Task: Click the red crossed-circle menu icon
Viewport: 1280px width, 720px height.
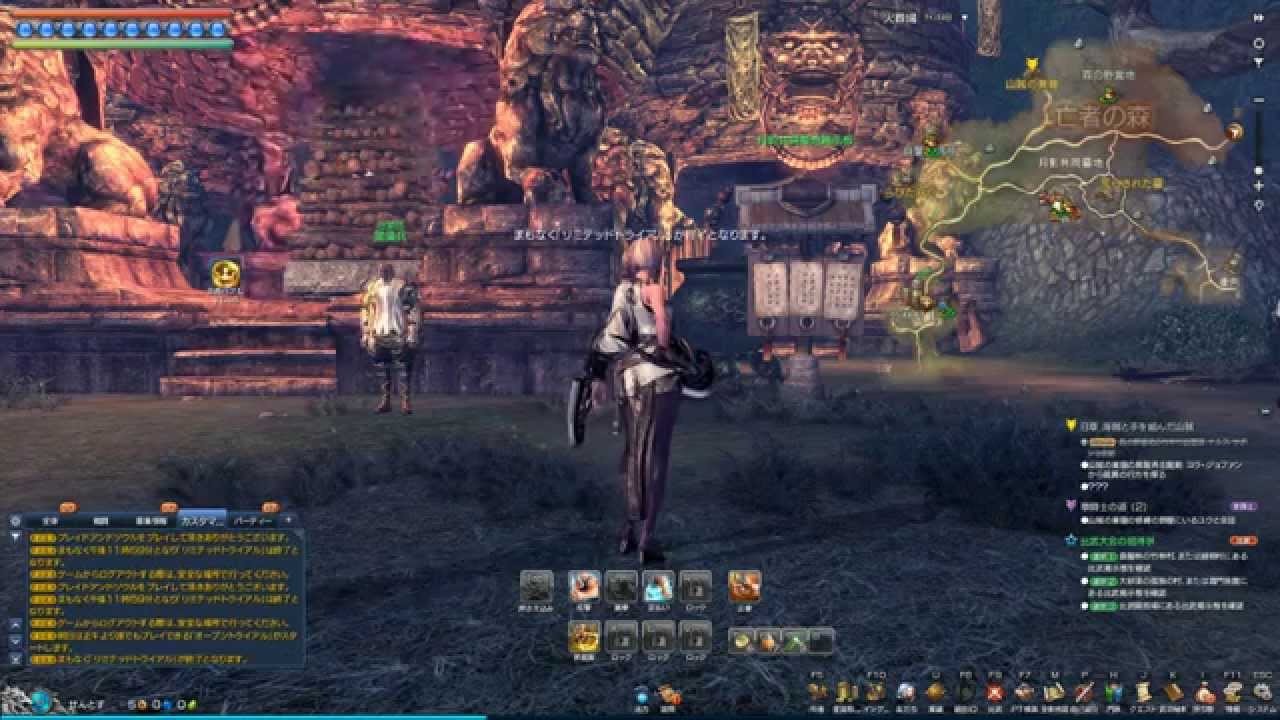Action: (995, 691)
